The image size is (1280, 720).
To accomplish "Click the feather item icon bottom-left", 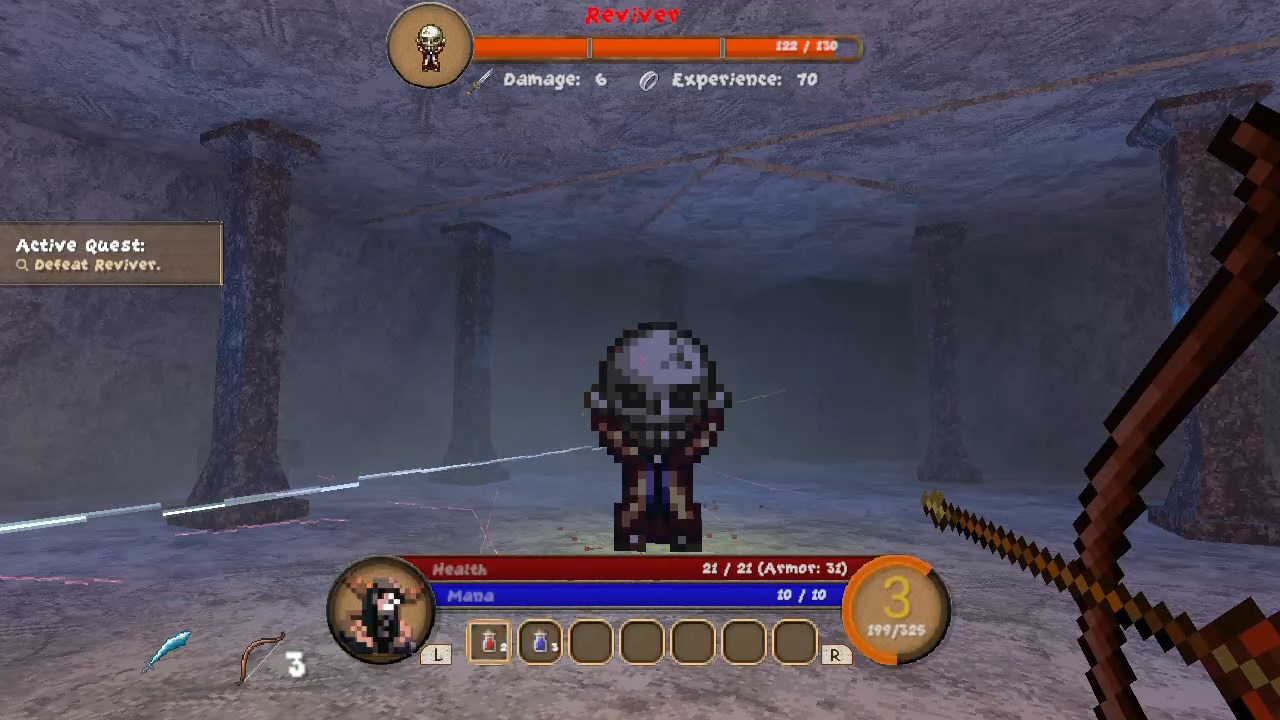I will click(x=170, y=648).
